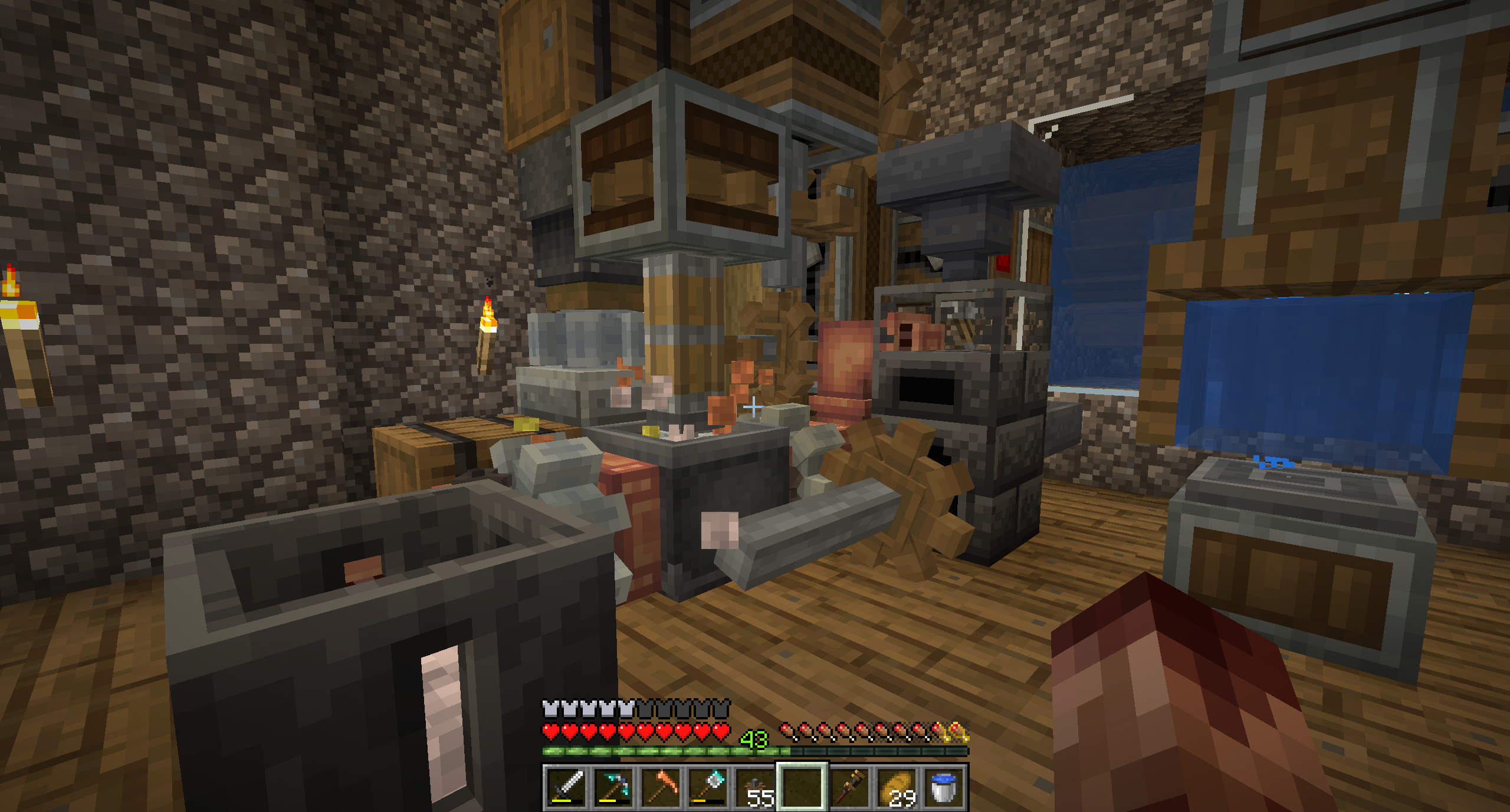Choose the water bucket hotbar slot

click(944, 787)
